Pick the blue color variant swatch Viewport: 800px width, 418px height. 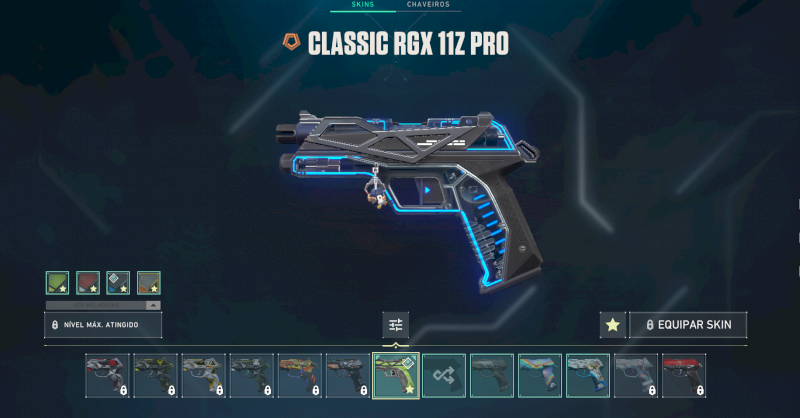coord(118,283)
